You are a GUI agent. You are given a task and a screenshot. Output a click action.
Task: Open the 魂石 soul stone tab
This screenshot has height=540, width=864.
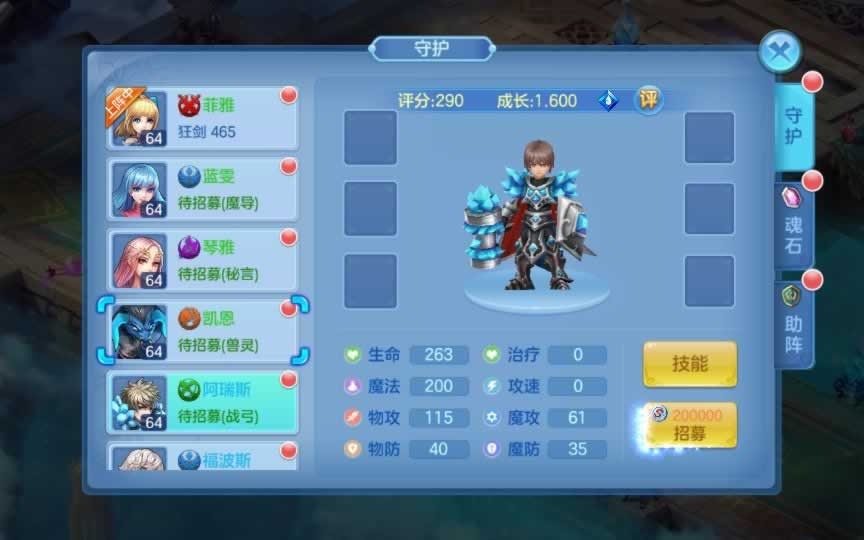click(x=794, y=226)
